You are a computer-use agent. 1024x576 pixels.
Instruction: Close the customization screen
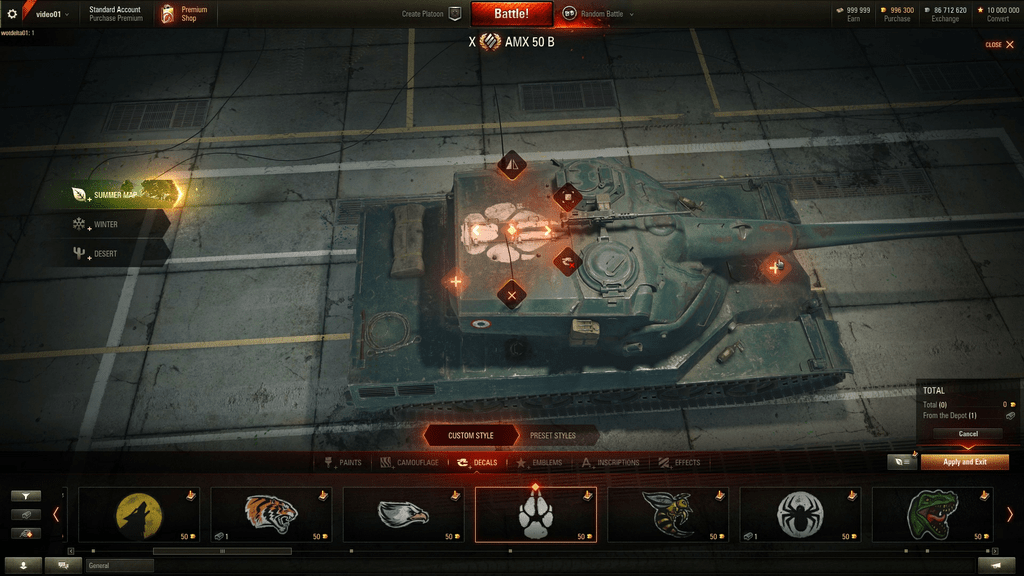click(1000, 45)
